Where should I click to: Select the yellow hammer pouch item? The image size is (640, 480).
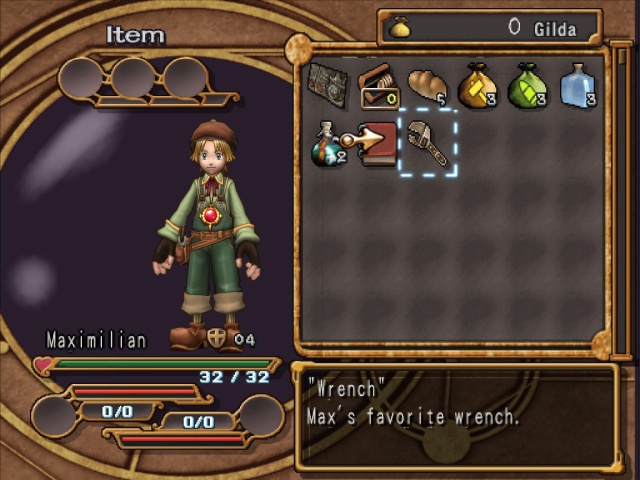click(x=477, y=86)
